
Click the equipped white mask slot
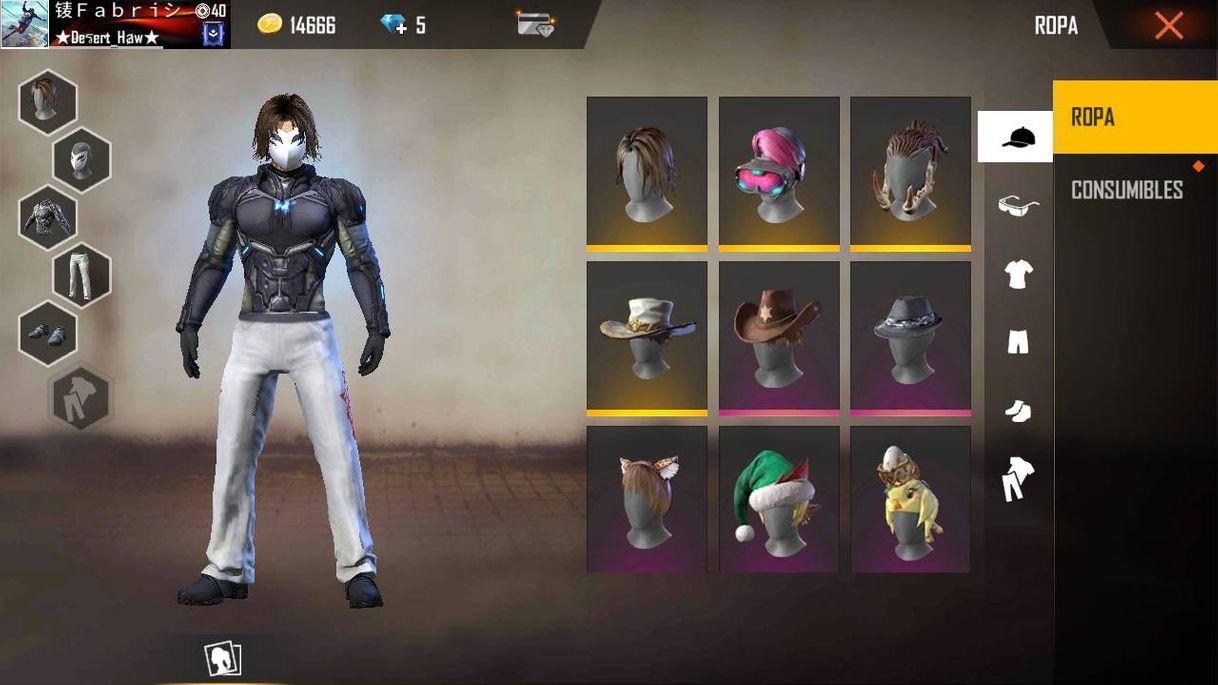[x=81, y=160]
